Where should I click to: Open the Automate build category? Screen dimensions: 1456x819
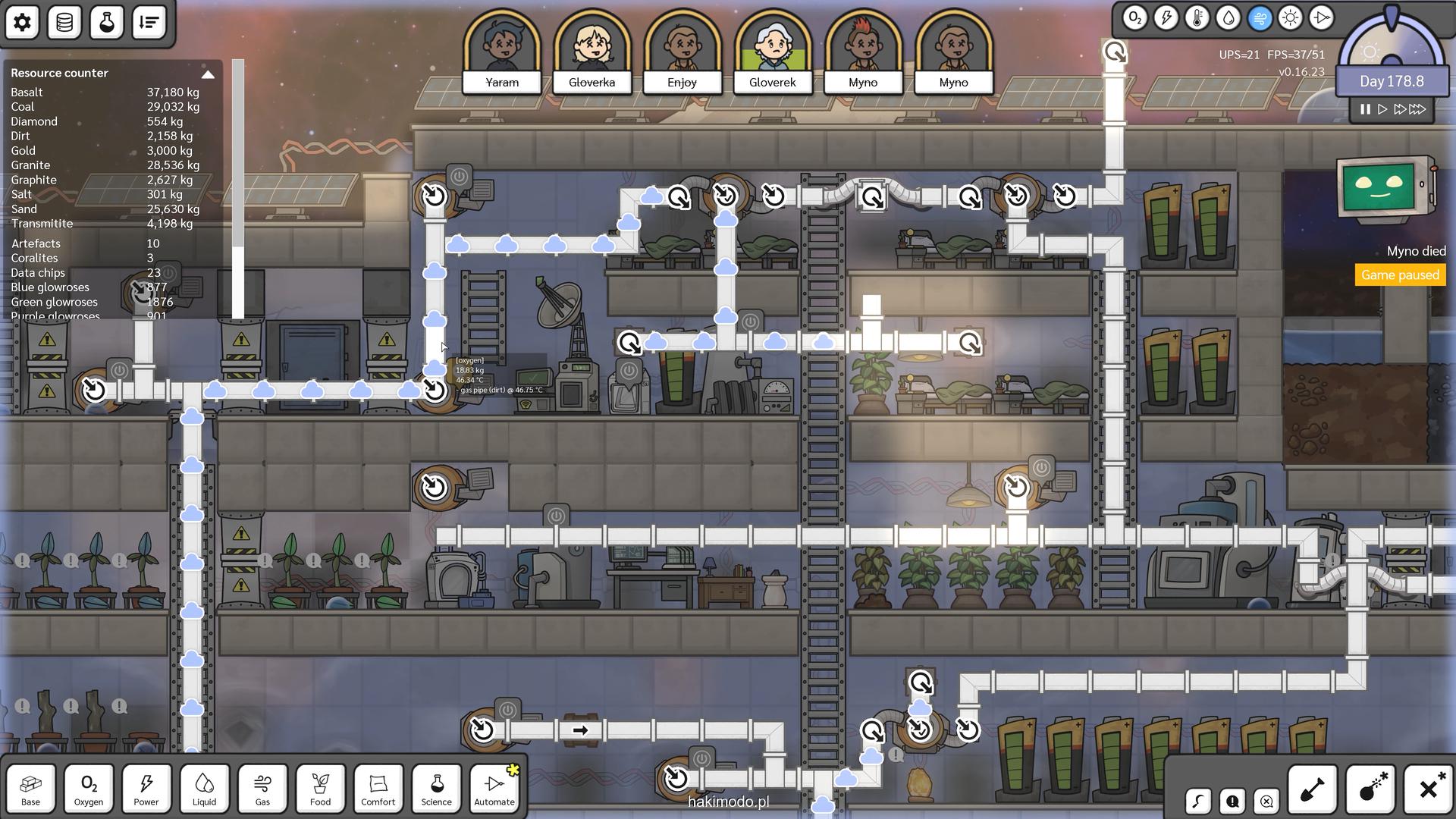tap(494, 789)
